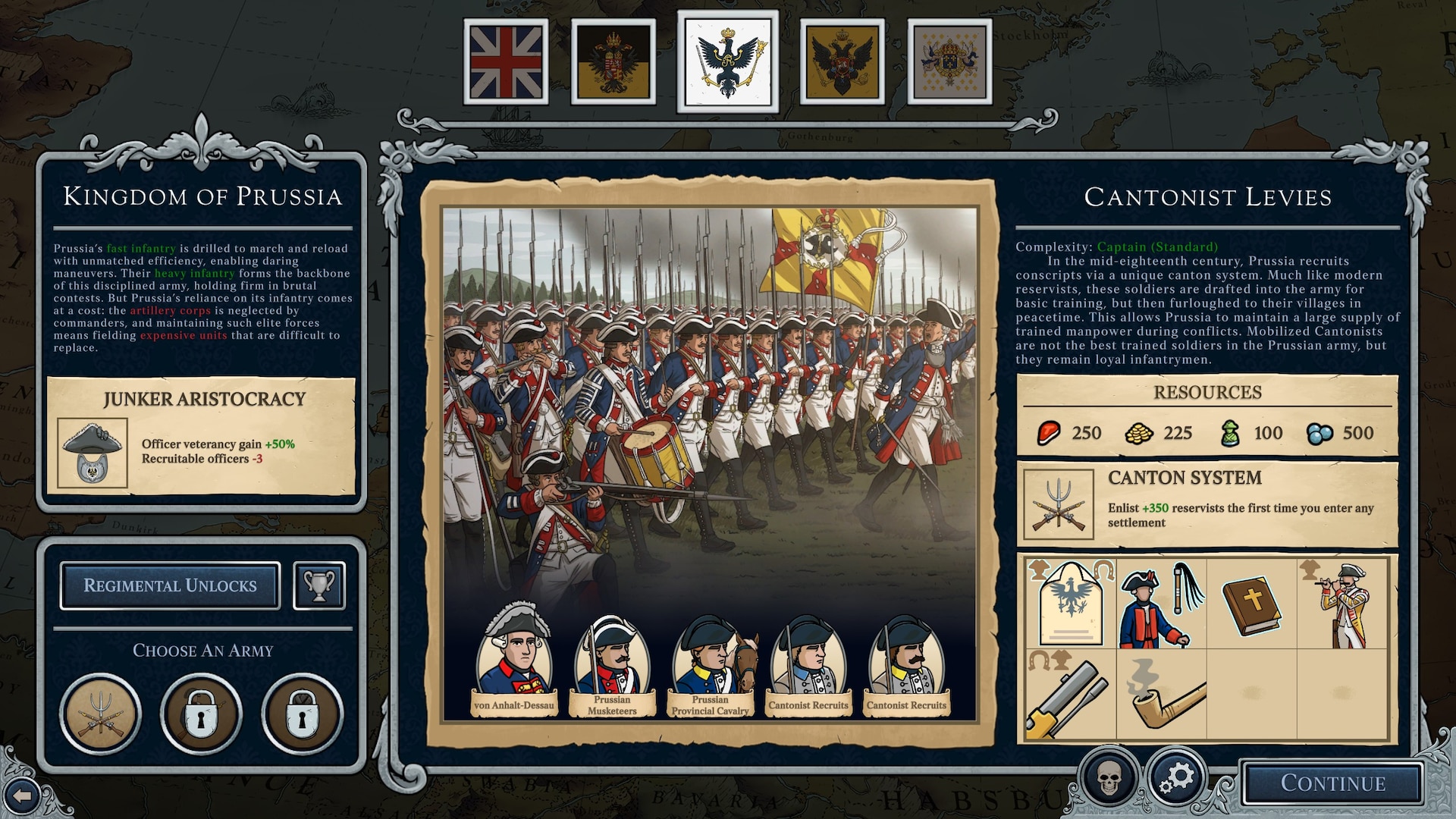Click the Continue button

pos(1332,783)
